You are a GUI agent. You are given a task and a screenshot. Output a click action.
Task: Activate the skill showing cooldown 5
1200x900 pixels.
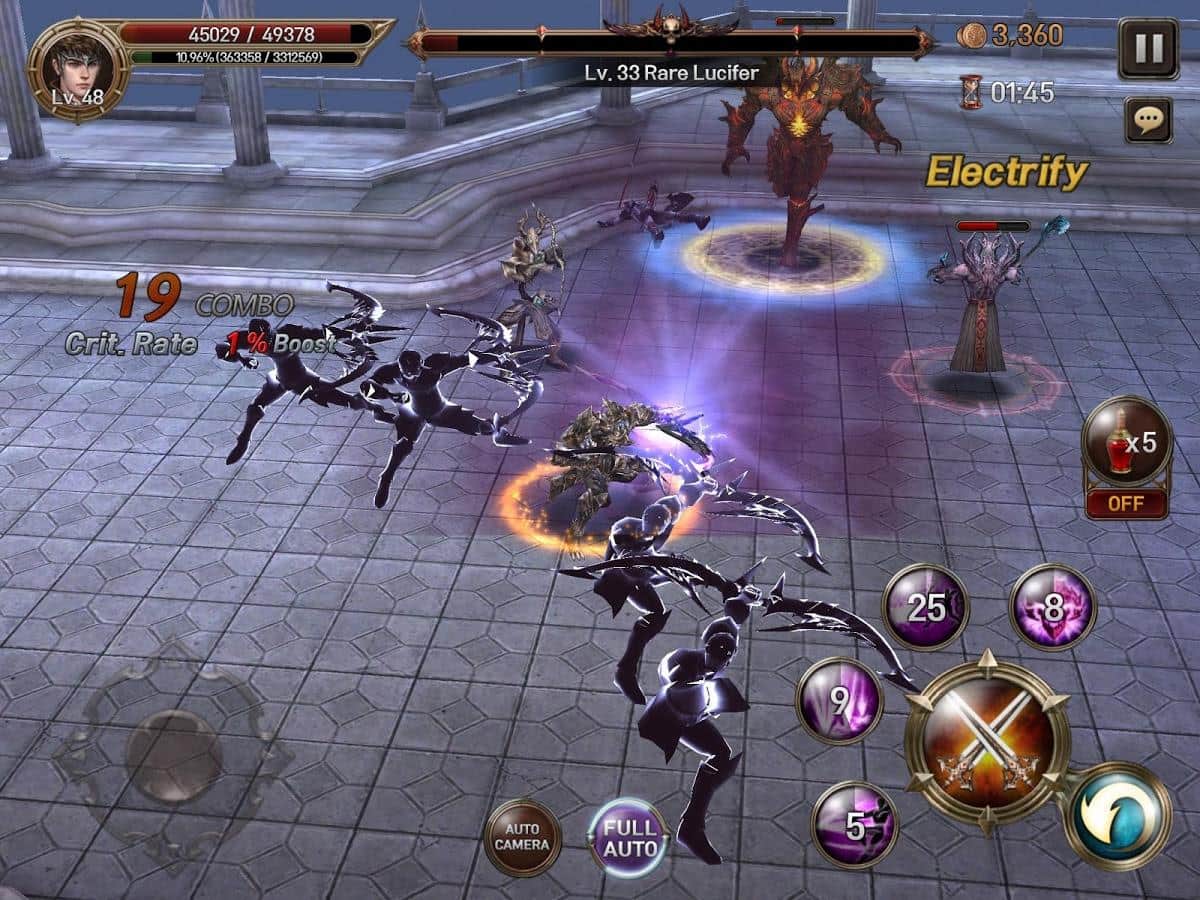[x=854, y=825]
